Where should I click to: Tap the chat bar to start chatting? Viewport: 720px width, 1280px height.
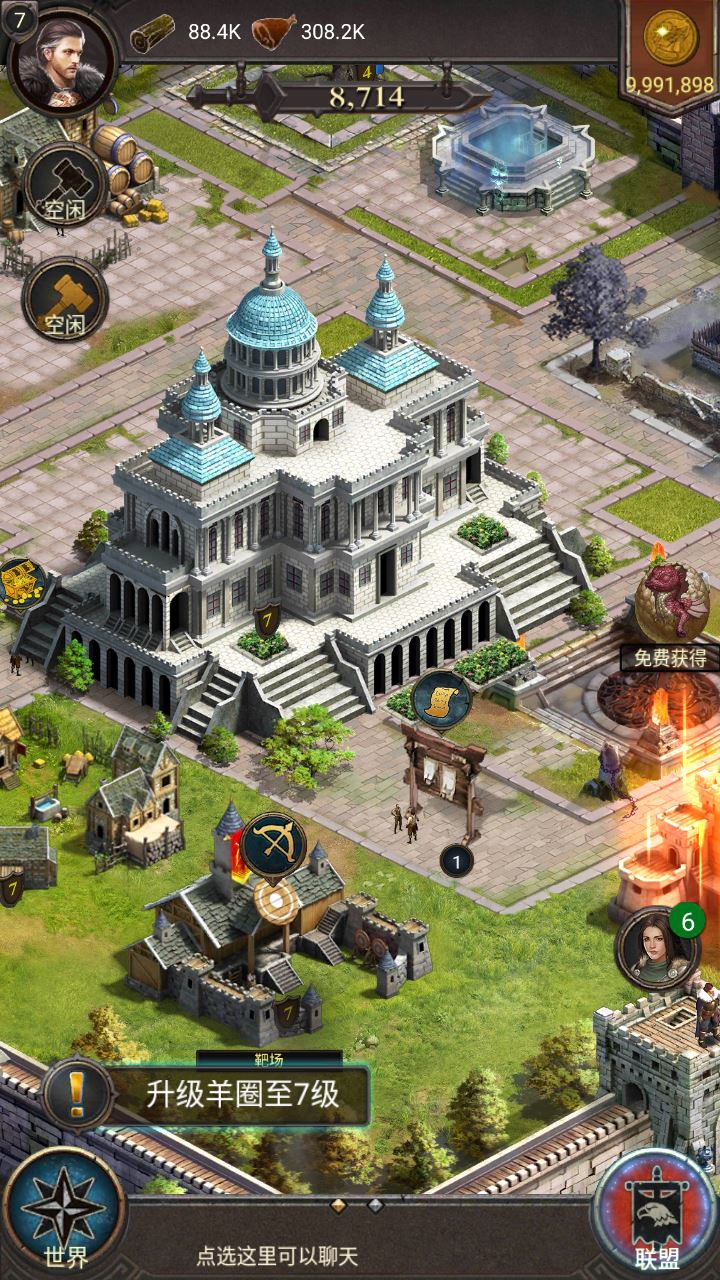tap(278, 1256)
